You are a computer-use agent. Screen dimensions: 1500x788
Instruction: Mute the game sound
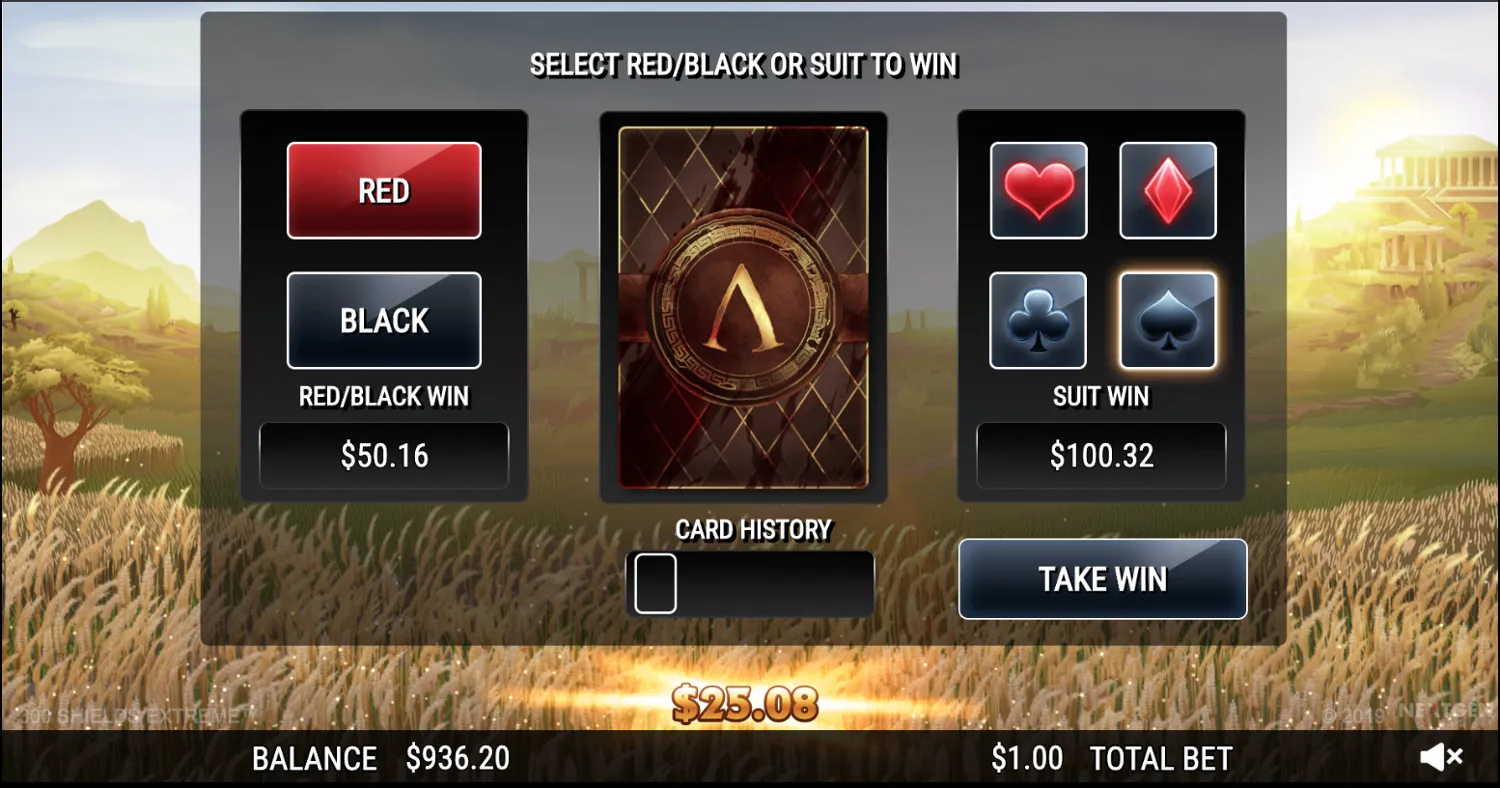click(1440, 756)
